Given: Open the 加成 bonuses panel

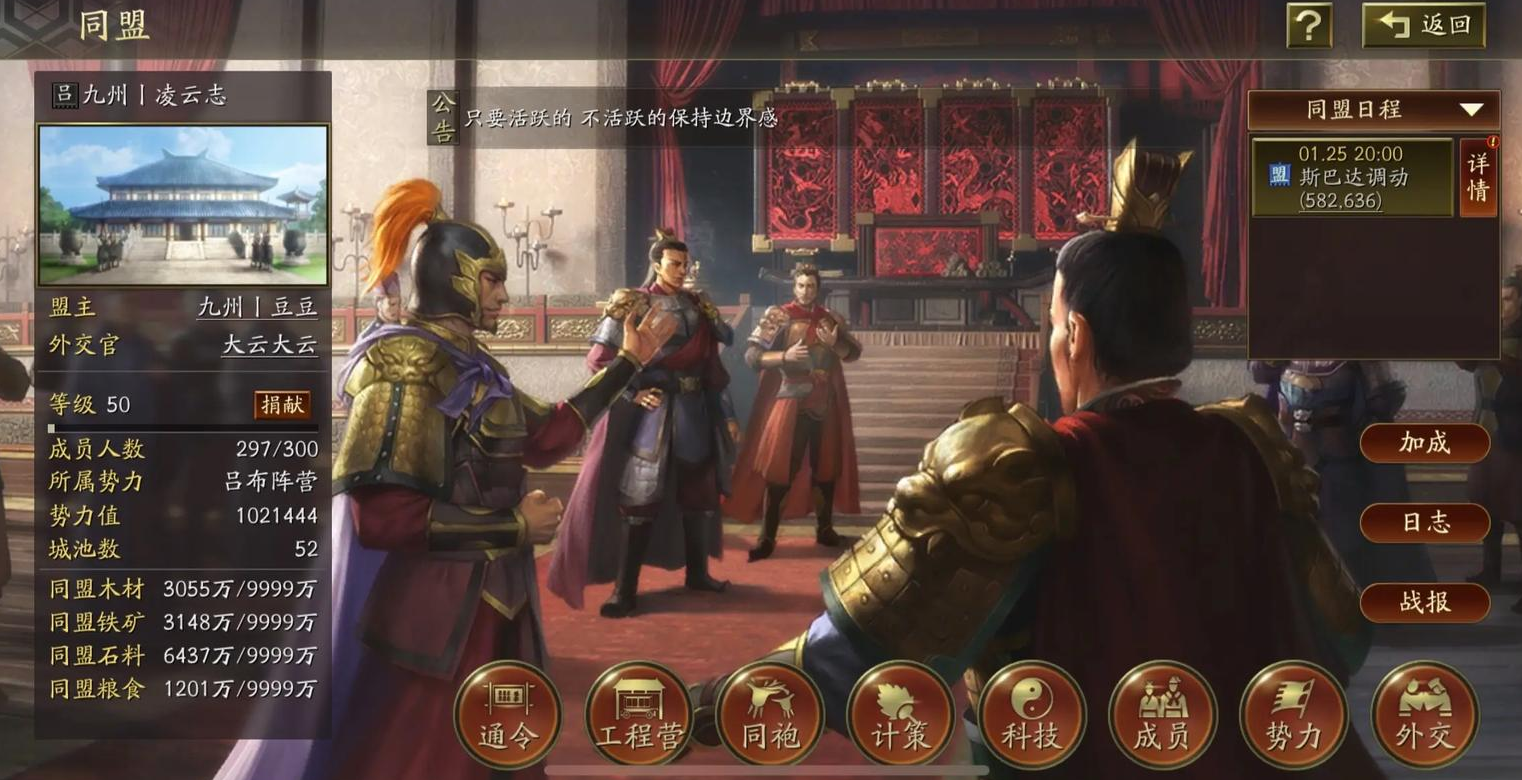Looking at the screenshot, I should pos(1423,443).
